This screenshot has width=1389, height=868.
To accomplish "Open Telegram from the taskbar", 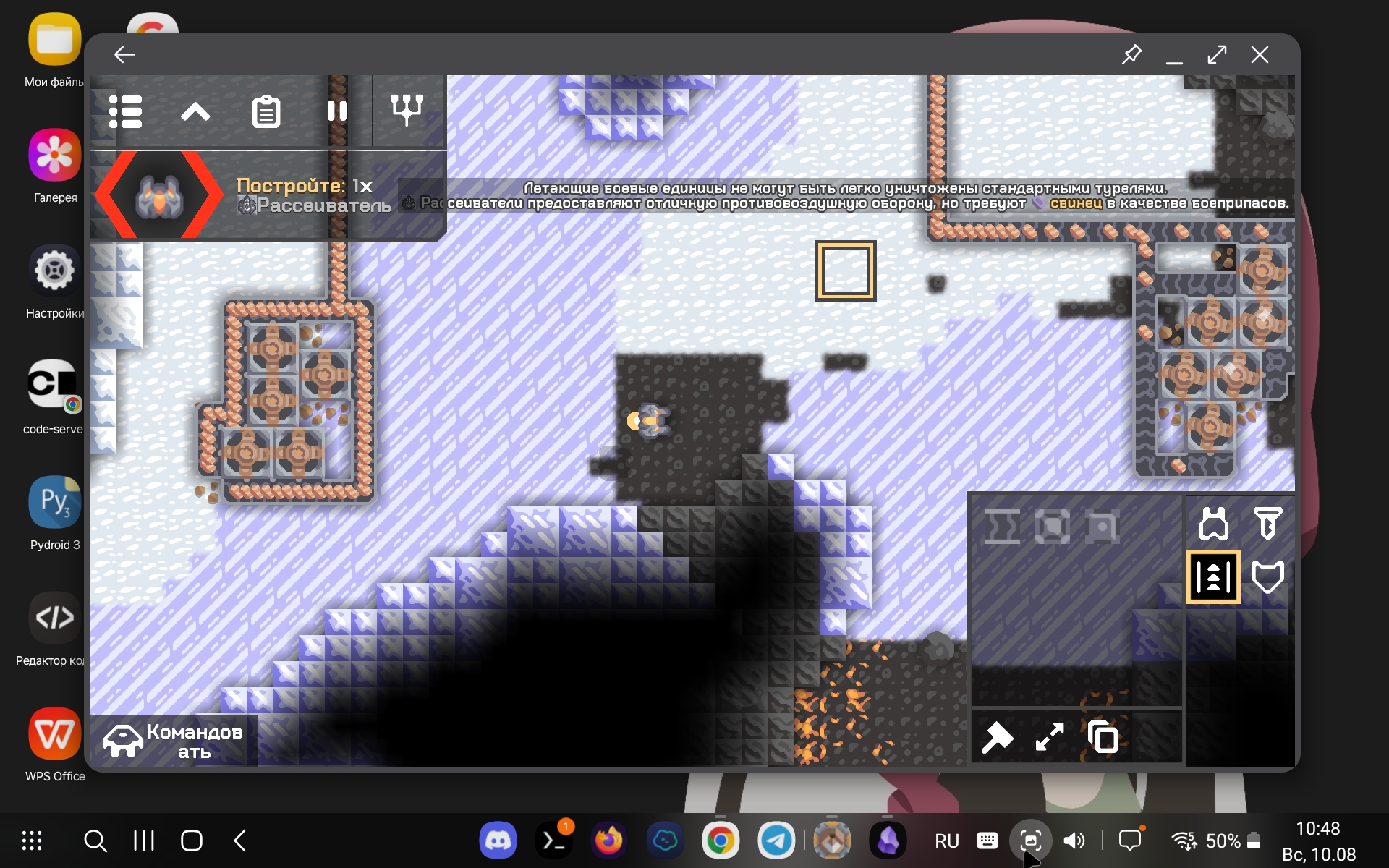I will pyautogui.click(x=777, y=841).
